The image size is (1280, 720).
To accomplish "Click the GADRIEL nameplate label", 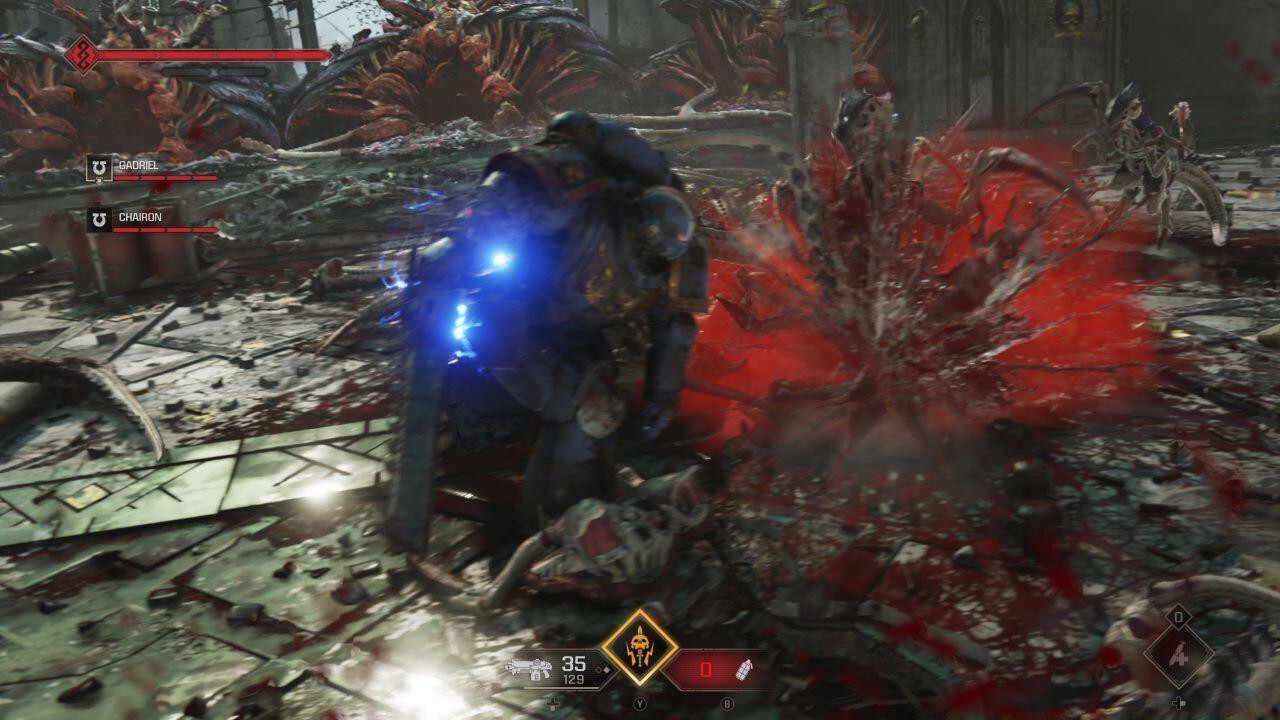I will click(138, 165).
